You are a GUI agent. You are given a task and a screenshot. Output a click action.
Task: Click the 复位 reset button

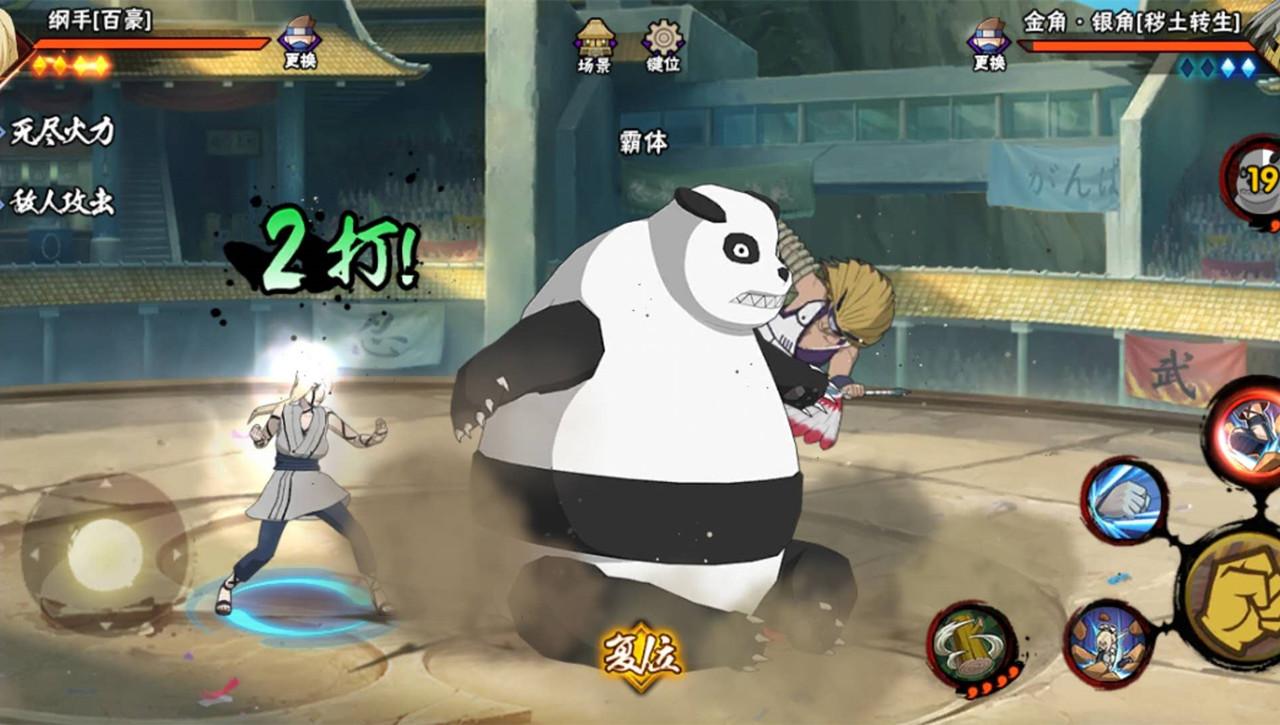(x=640, y=656)
